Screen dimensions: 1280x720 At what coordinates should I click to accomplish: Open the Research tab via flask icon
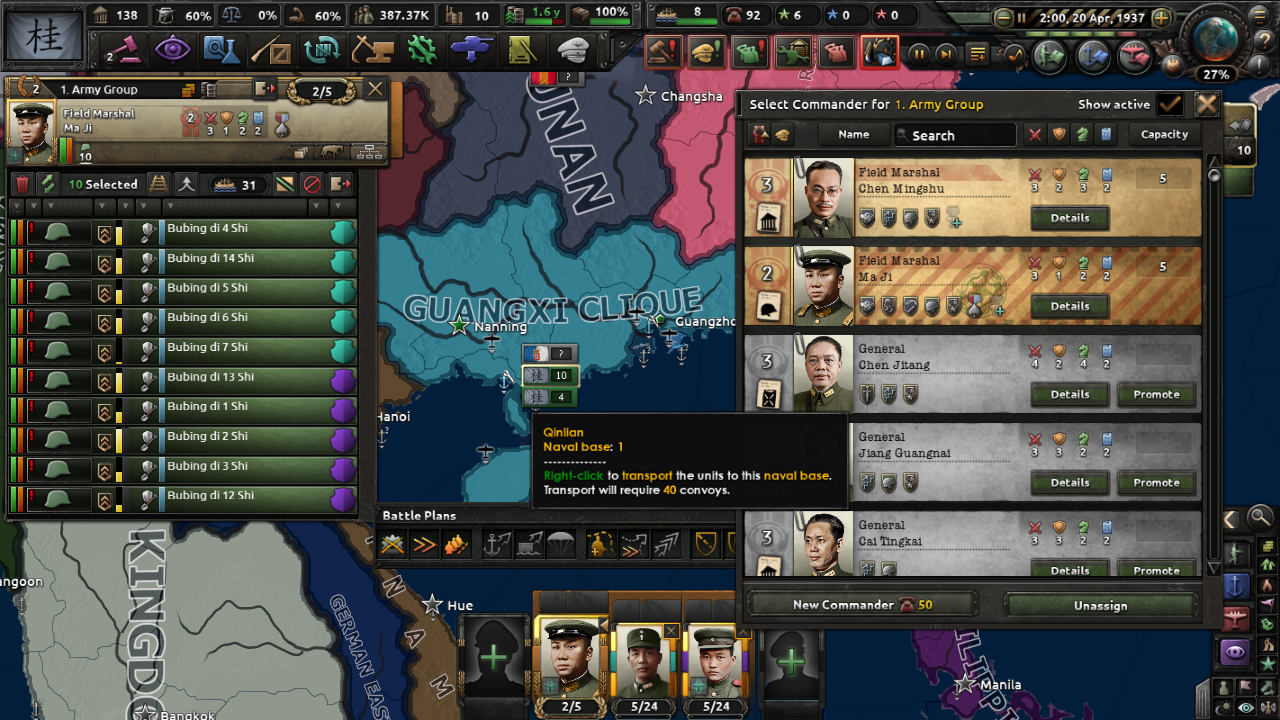tap(225, 48)
